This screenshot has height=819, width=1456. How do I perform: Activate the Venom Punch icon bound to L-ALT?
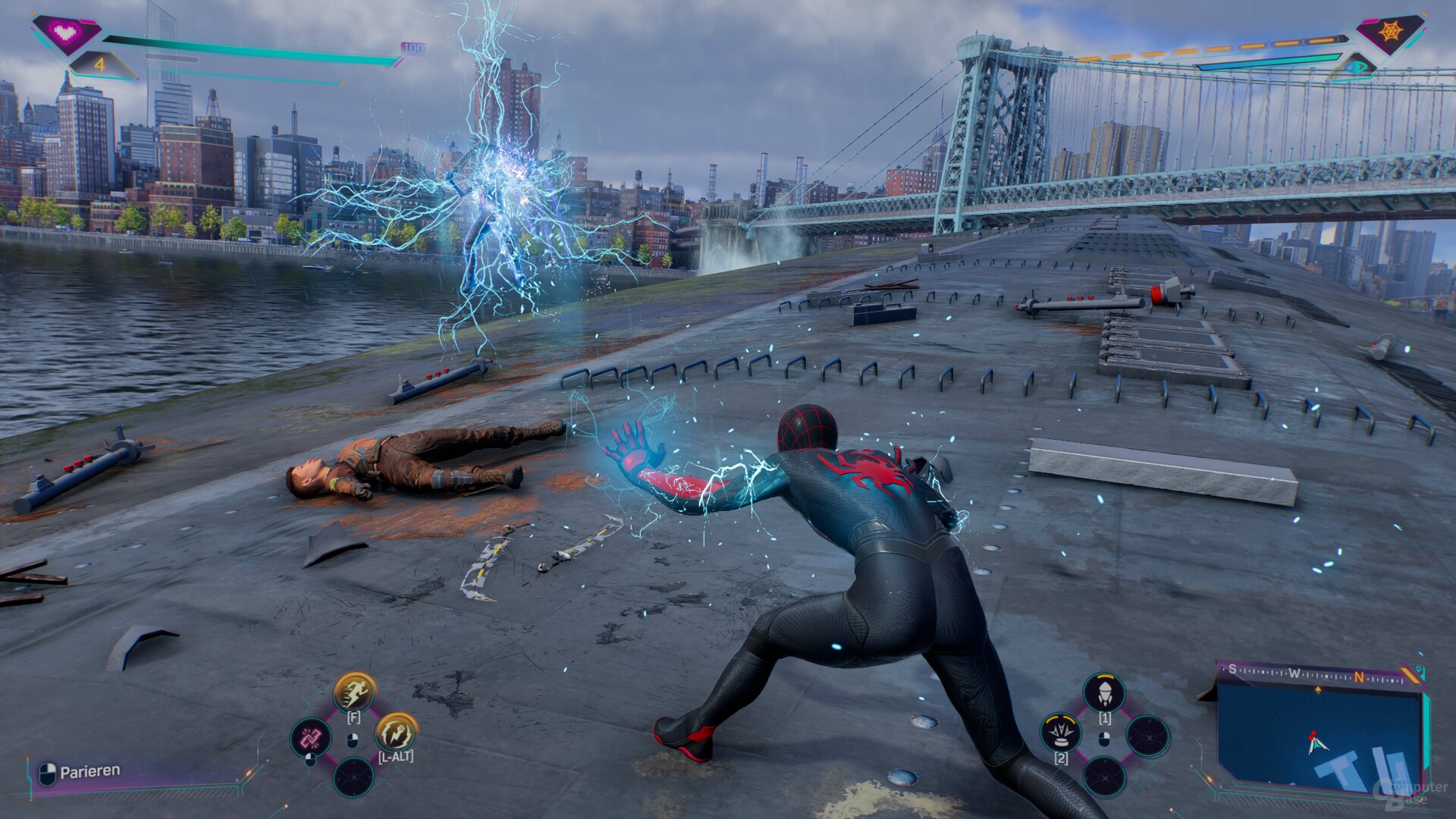pos(397,735)
